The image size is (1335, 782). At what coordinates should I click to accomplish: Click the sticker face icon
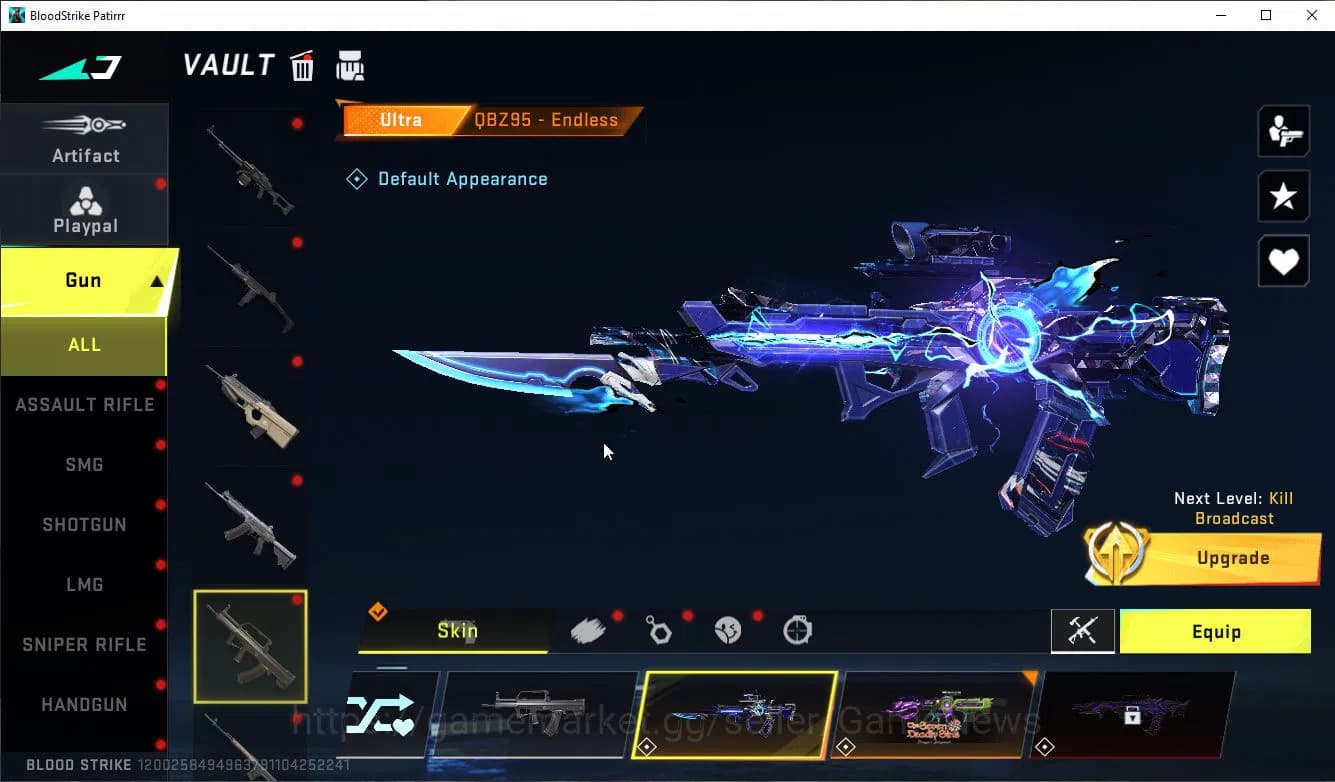tap(728, 629)
